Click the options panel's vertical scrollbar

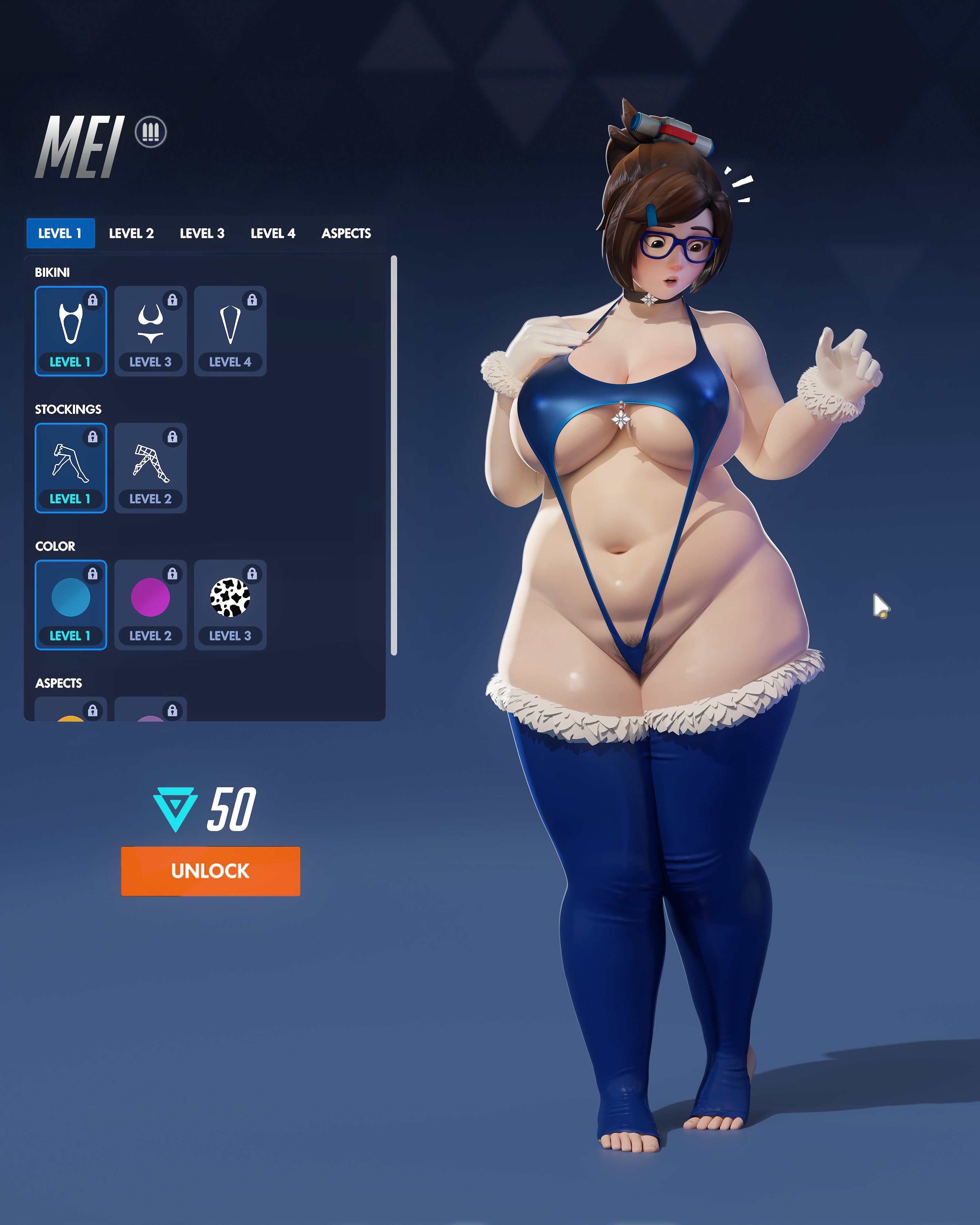click(394, 455)
